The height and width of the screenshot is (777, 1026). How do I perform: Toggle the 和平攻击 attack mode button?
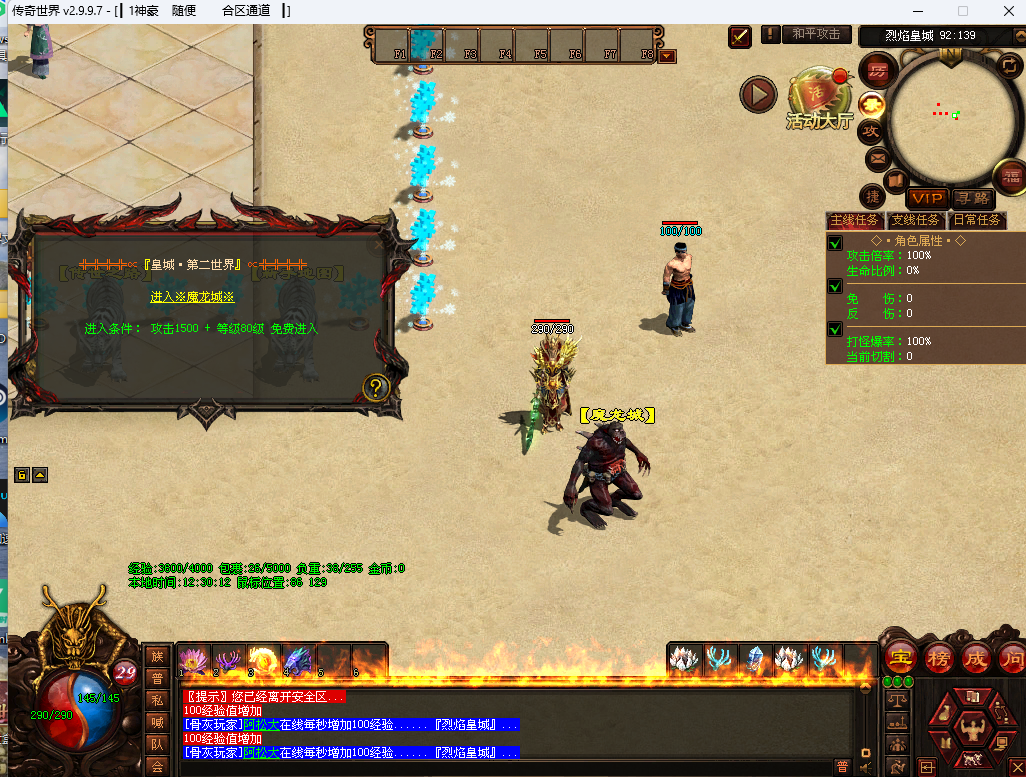(x=816, y=34)
